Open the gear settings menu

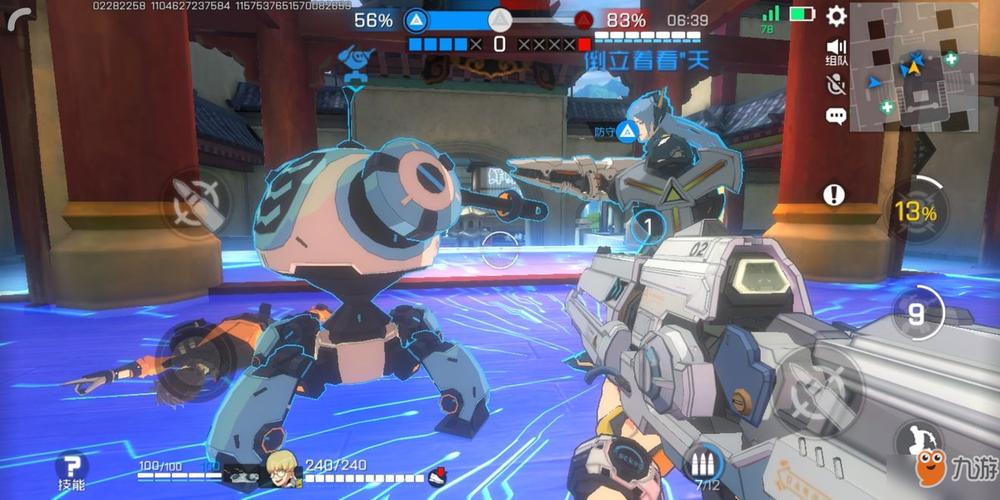(836, 15)
